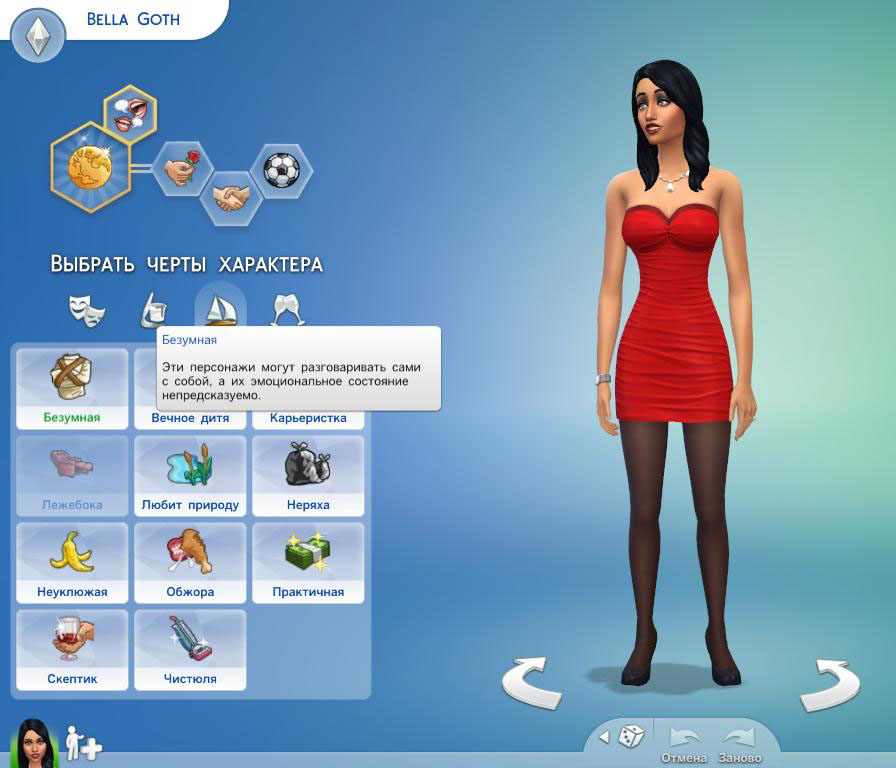Pick the Неряха trait tile

308,475
